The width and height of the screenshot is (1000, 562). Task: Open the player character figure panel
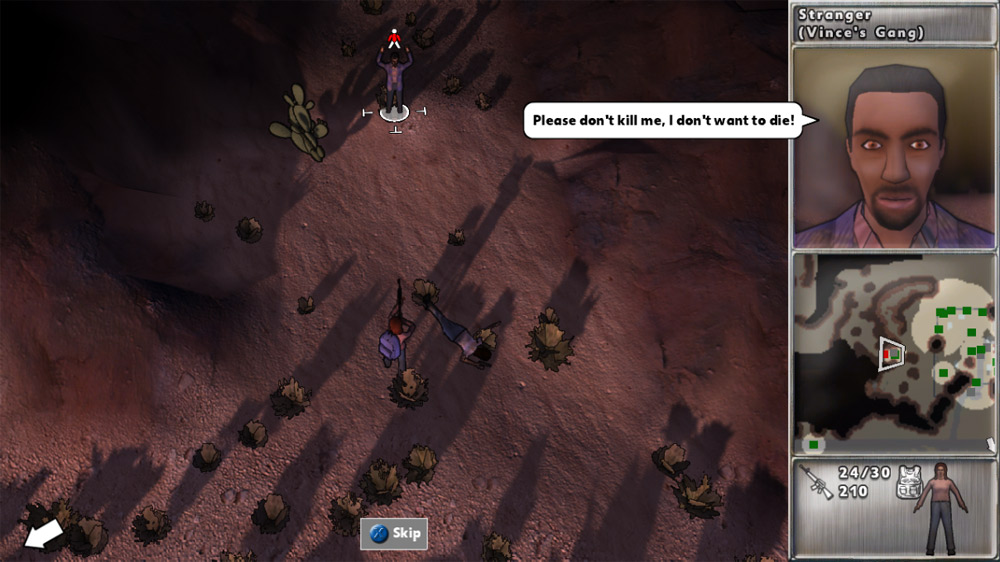point(943,507)
